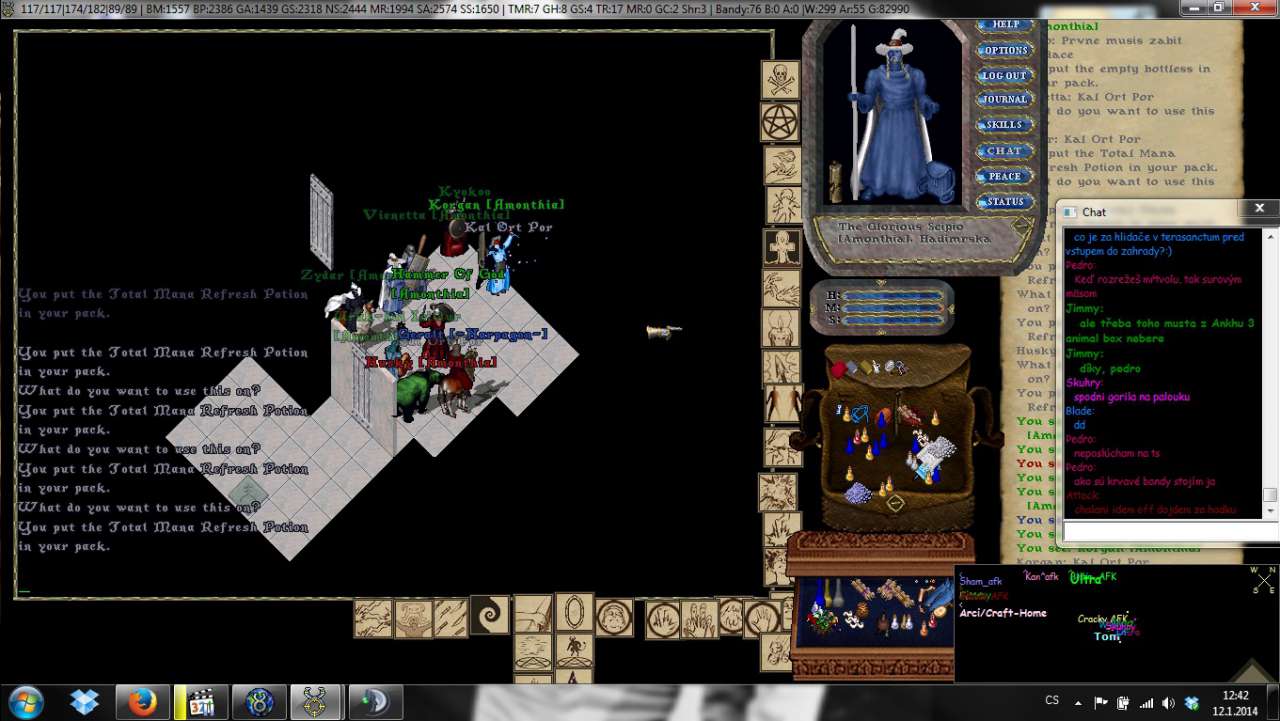1280x721 pixels.
Task: Activate the pentagram spell icon
Action: (x=781, y=122)
